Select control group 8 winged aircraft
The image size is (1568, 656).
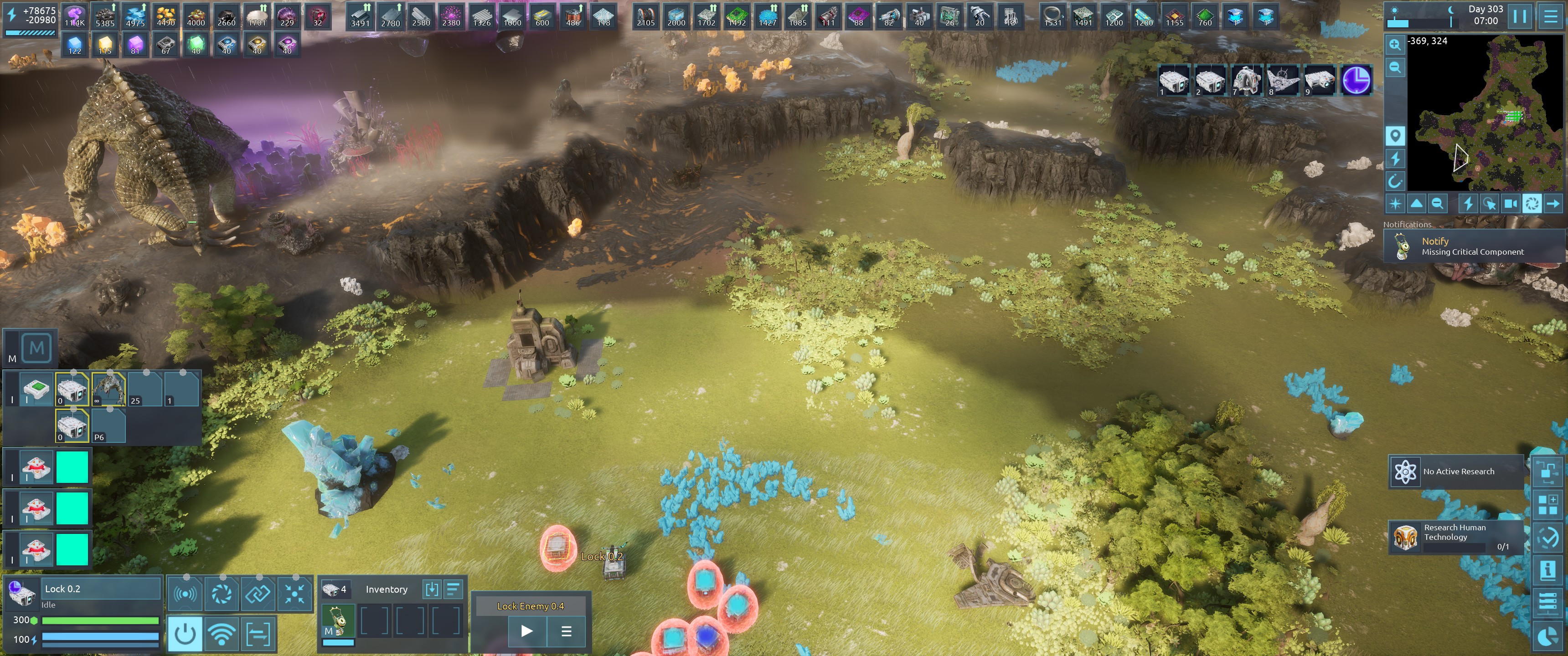1283,80
